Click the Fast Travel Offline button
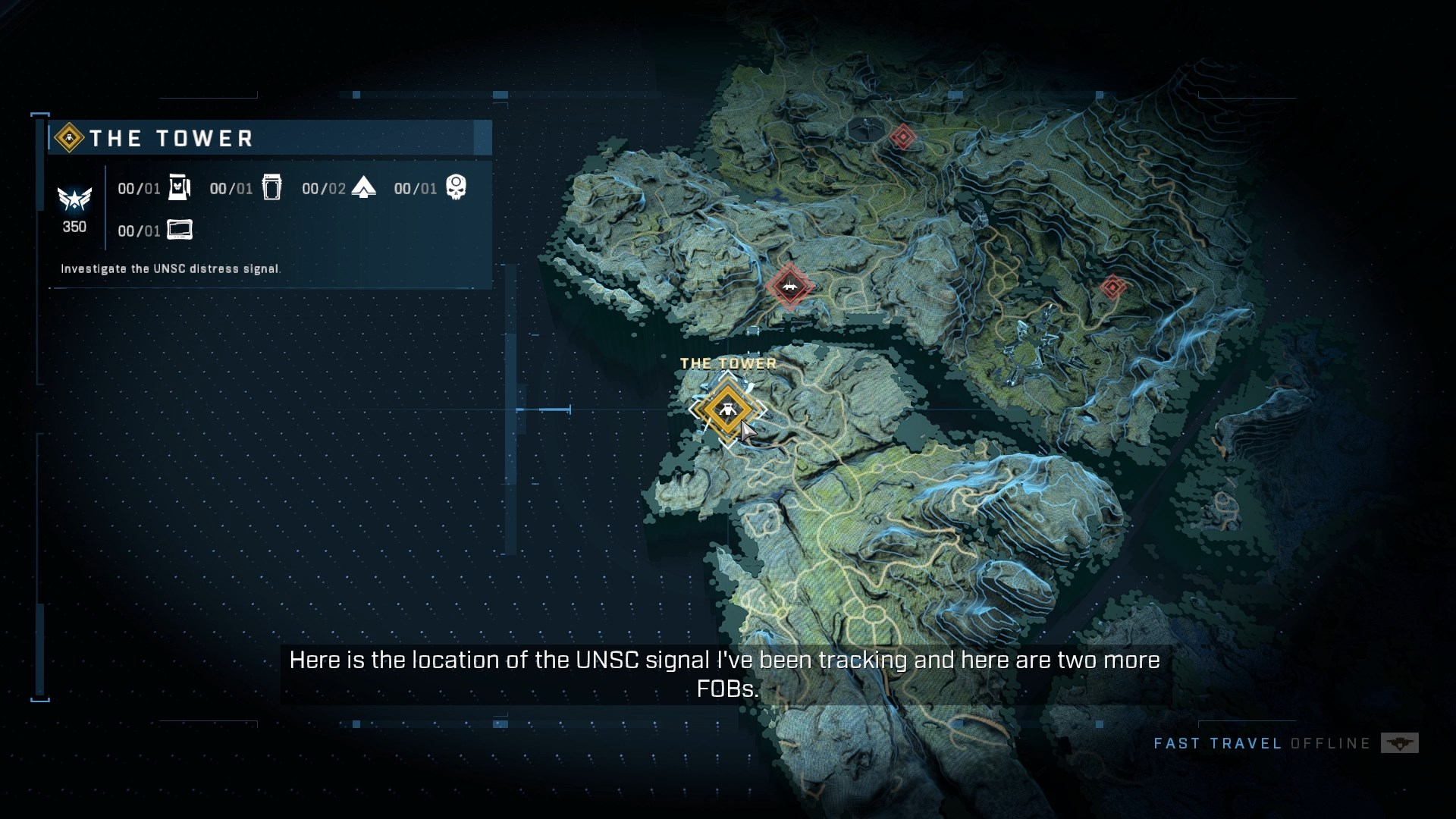The height and width of the screenshot is (819, 1456). click(x=1285, y=743)
